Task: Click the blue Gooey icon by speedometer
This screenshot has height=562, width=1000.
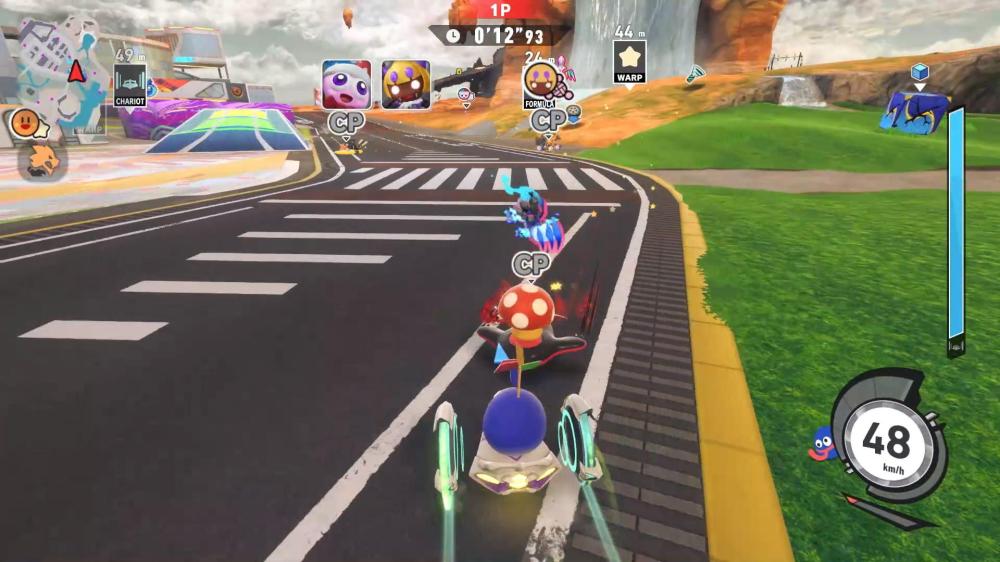Action: coord(822,443)
